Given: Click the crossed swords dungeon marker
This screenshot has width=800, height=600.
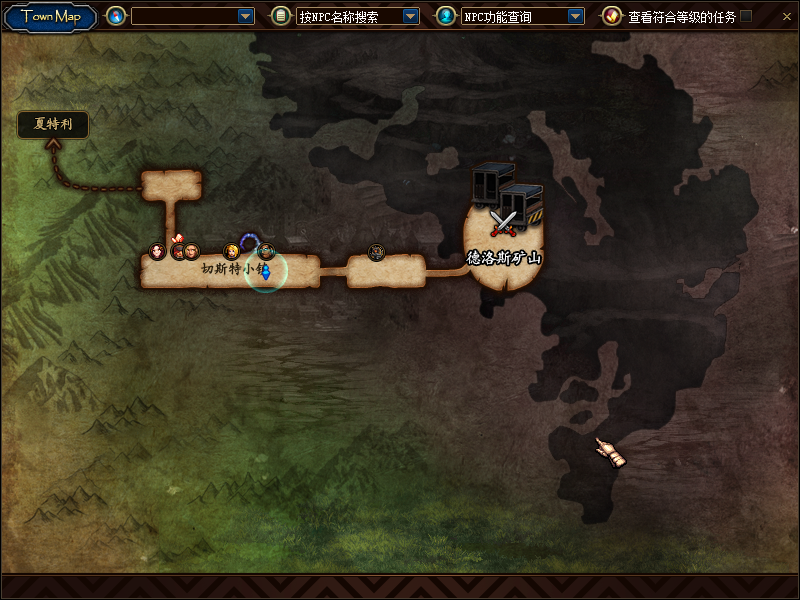Looking at the screenshot, I should (502, 222).
